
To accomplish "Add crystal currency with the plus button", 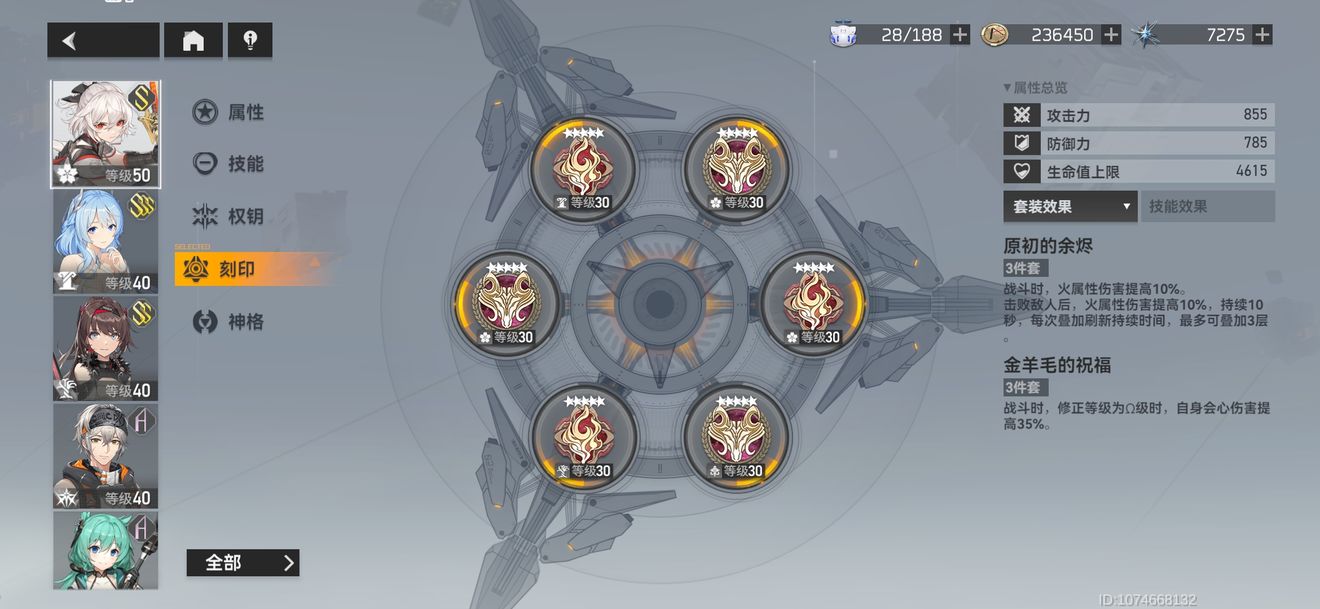I will click(x=1262, y=35).
